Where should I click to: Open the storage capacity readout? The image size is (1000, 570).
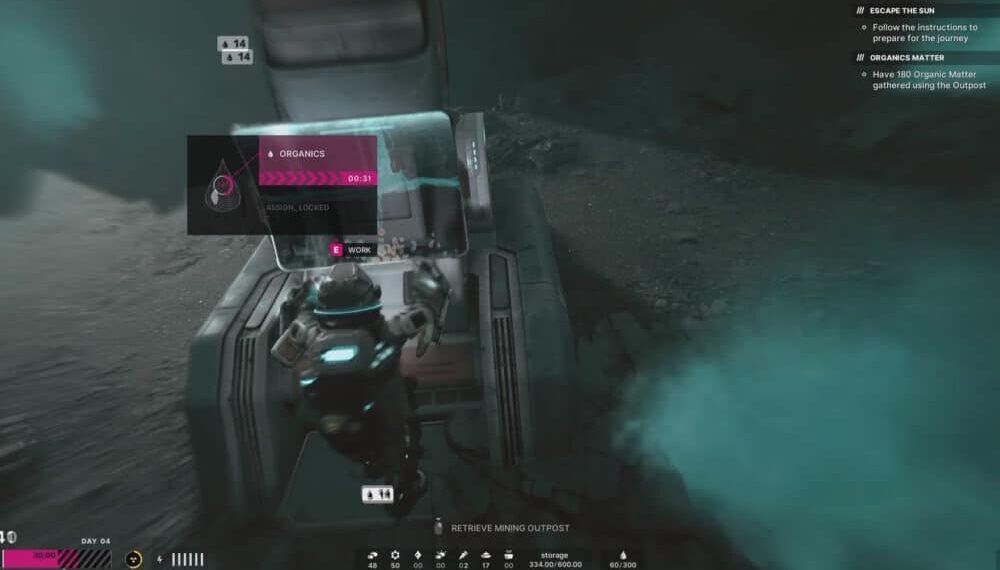(x=554, y=560)
